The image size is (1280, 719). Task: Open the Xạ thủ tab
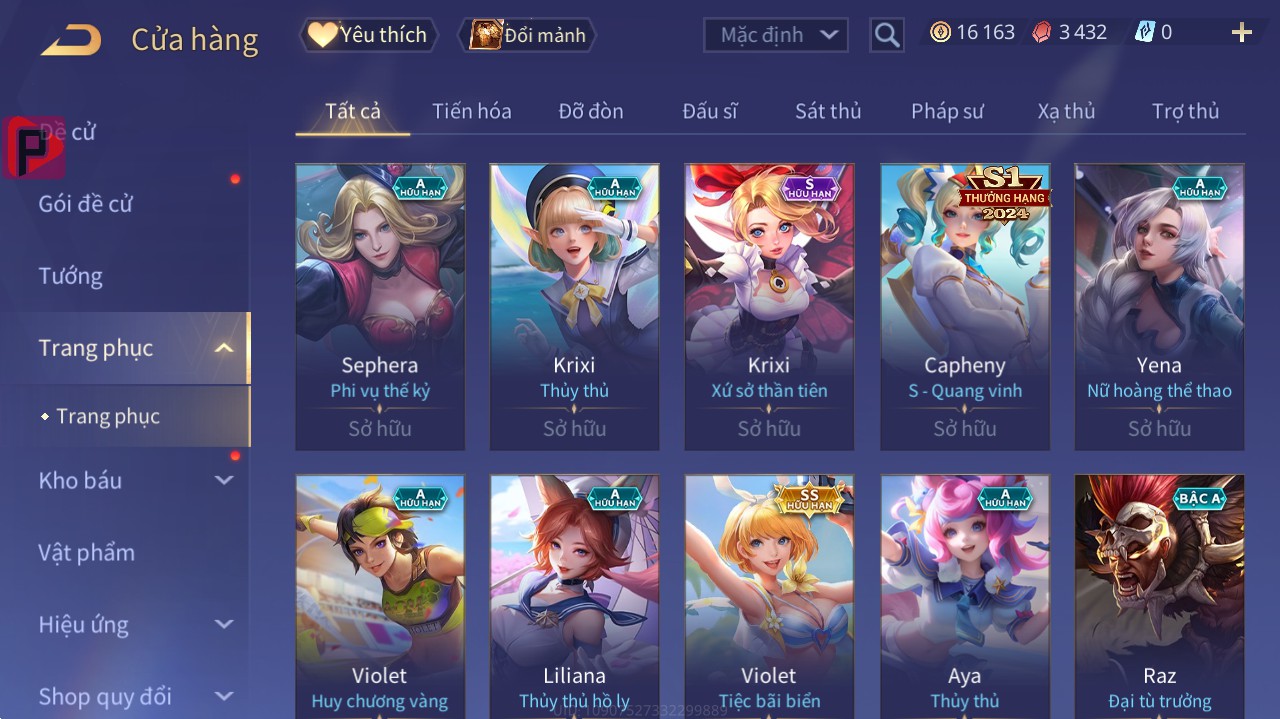click(1066, 111)
